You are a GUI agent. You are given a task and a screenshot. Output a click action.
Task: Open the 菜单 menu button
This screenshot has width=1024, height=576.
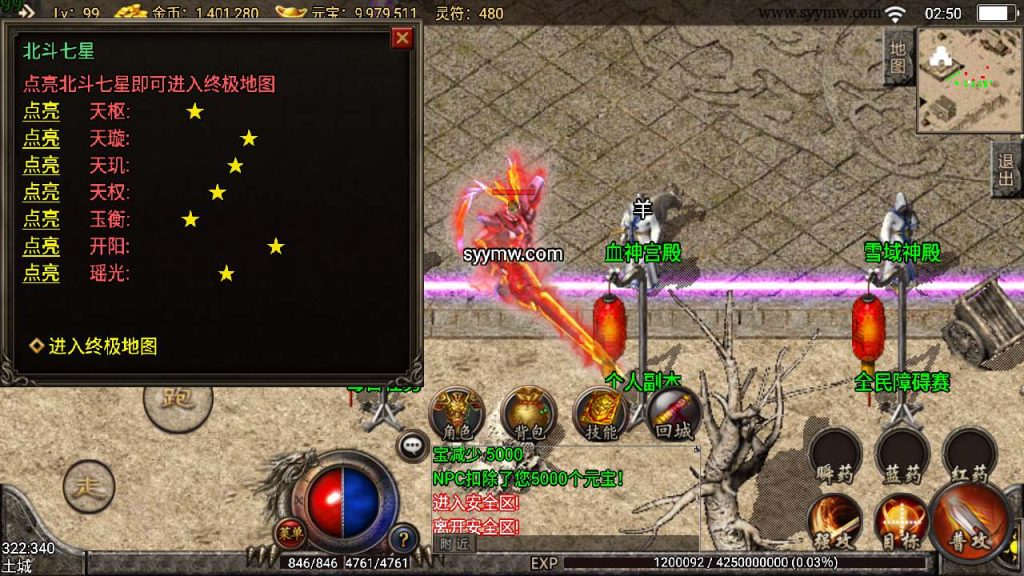(290, 532)
